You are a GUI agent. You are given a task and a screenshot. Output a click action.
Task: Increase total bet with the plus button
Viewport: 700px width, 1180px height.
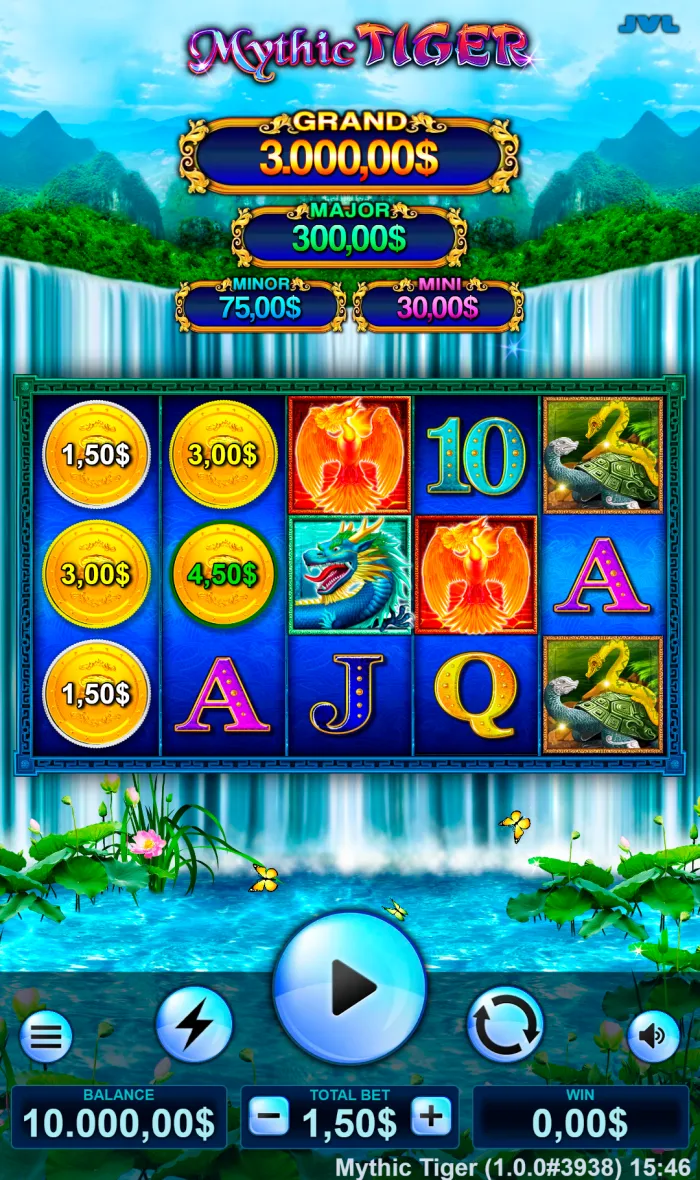click(431, 1116)
